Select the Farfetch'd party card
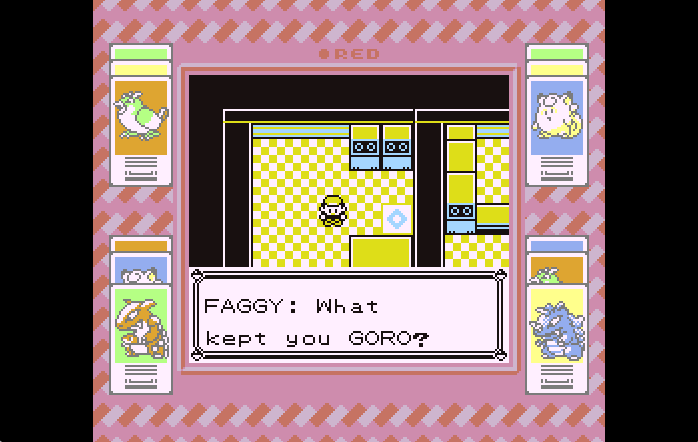Image resolution: width=698 pixels, height=442 pixels. [141, 118]
